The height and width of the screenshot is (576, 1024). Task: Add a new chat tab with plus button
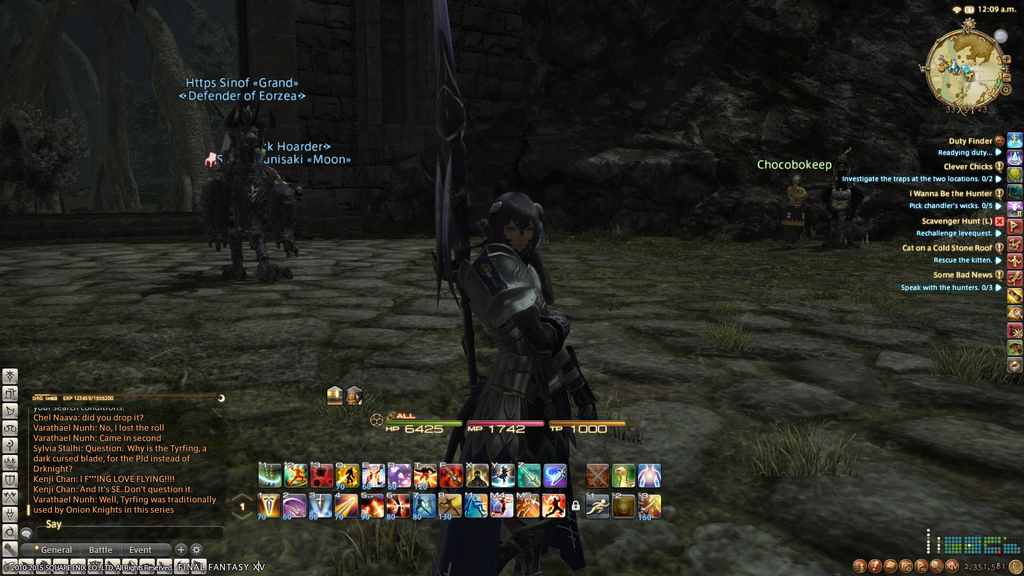[x=181, y=549]
